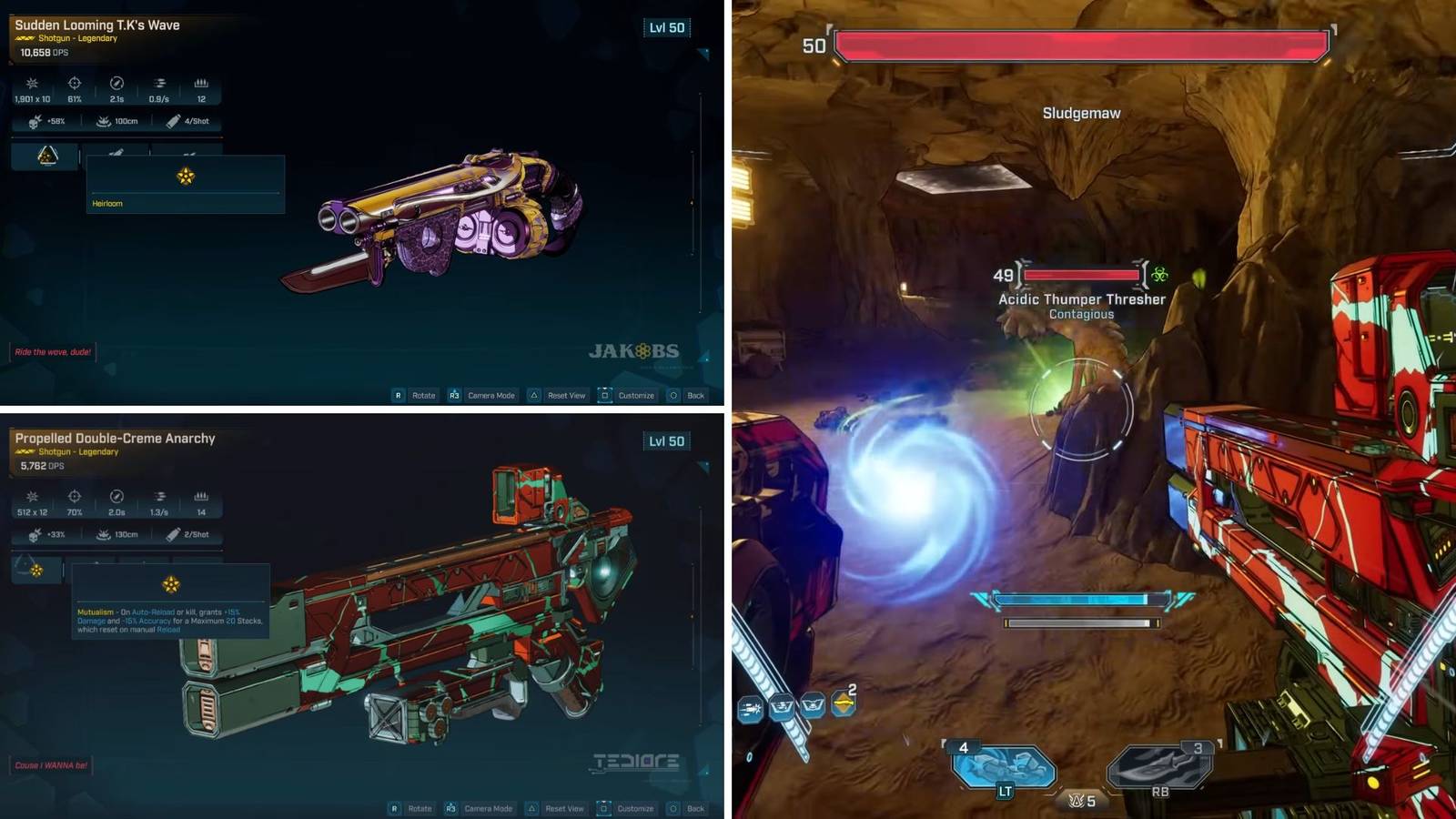The height and width of the screenshot is (819, 1456).
Task: Select the ammo cost icon showing 4/Shot
Action: pos(173,121)
